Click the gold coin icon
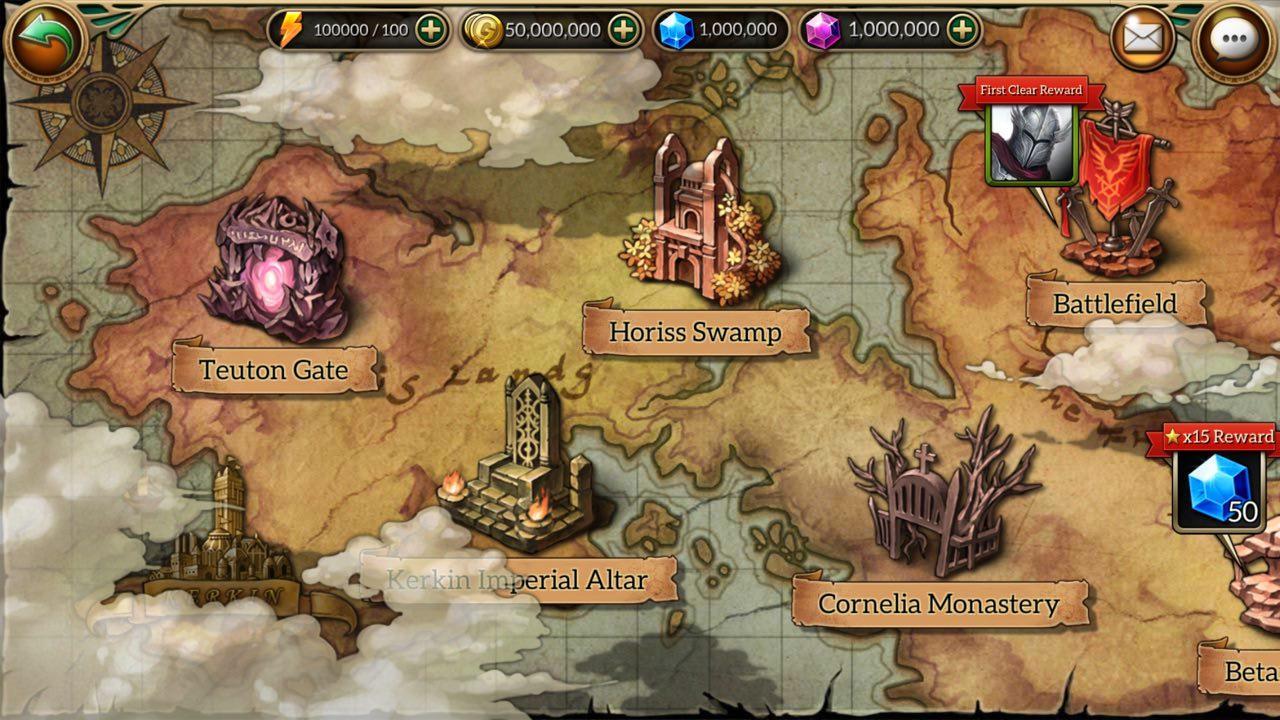 (485, 29)
